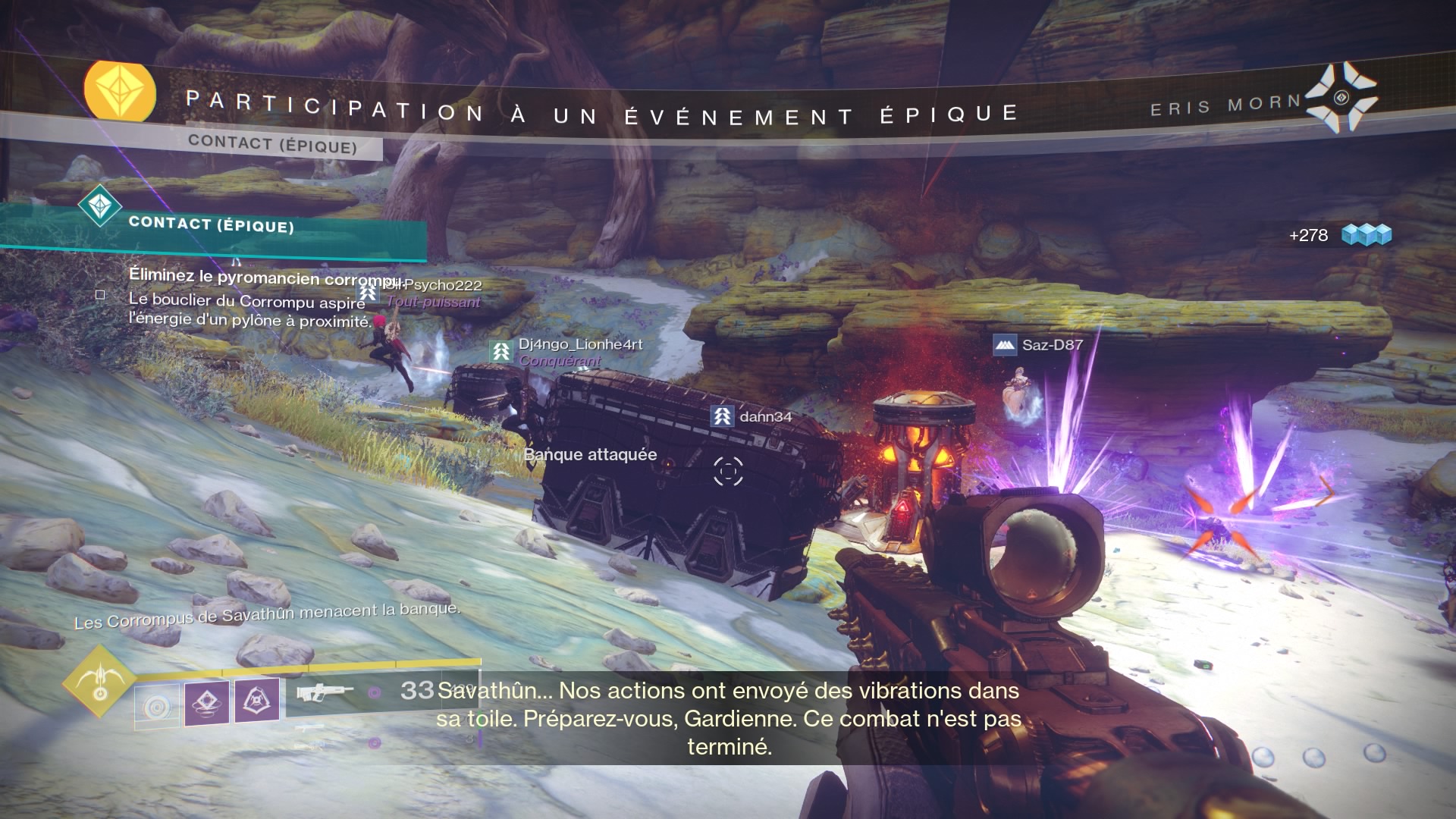Select player nameplate Psycho222
The image size is (1456, 819).
click(442, 286)
